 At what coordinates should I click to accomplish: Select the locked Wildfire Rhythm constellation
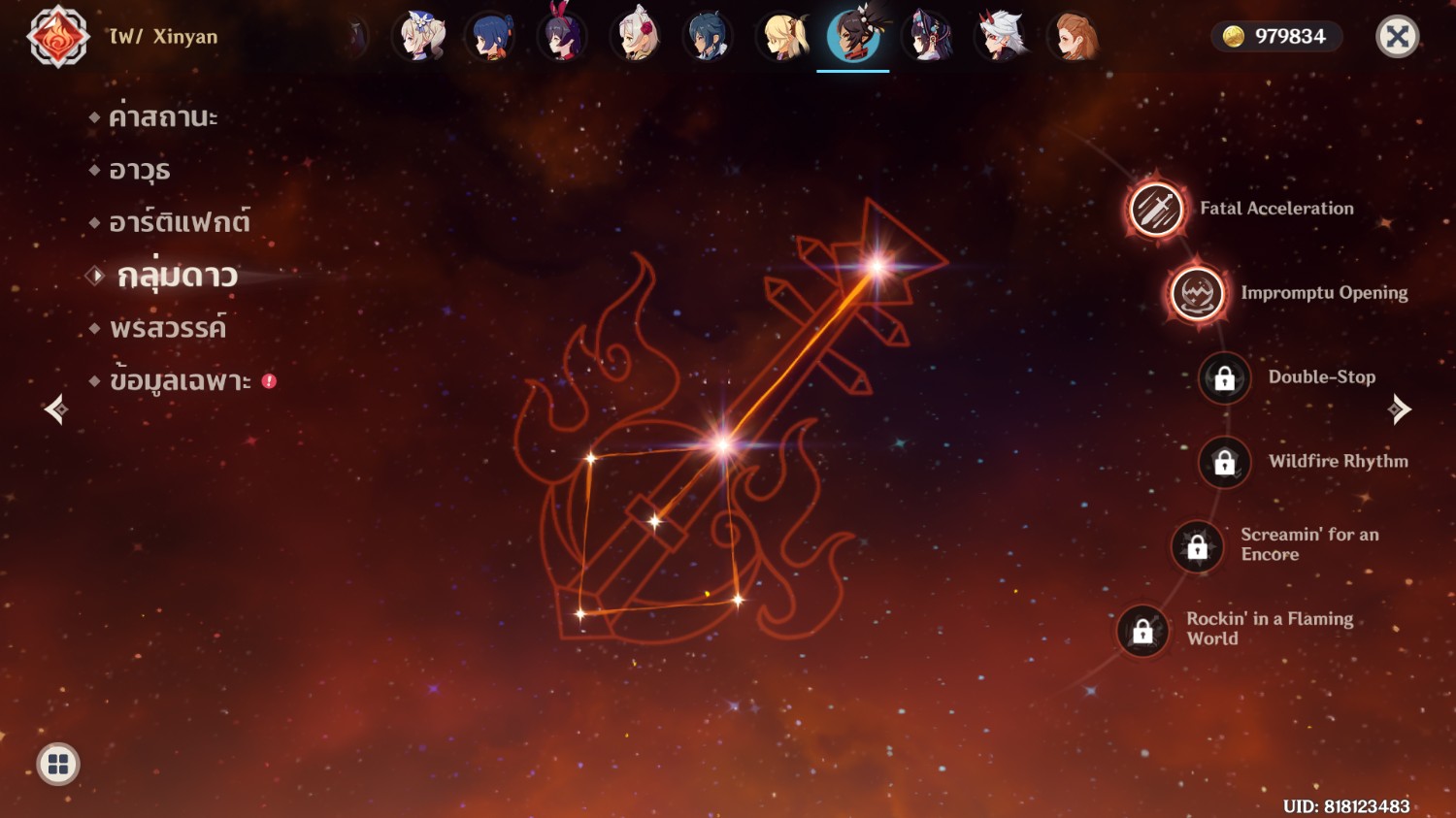click(x=1224, y=462)
